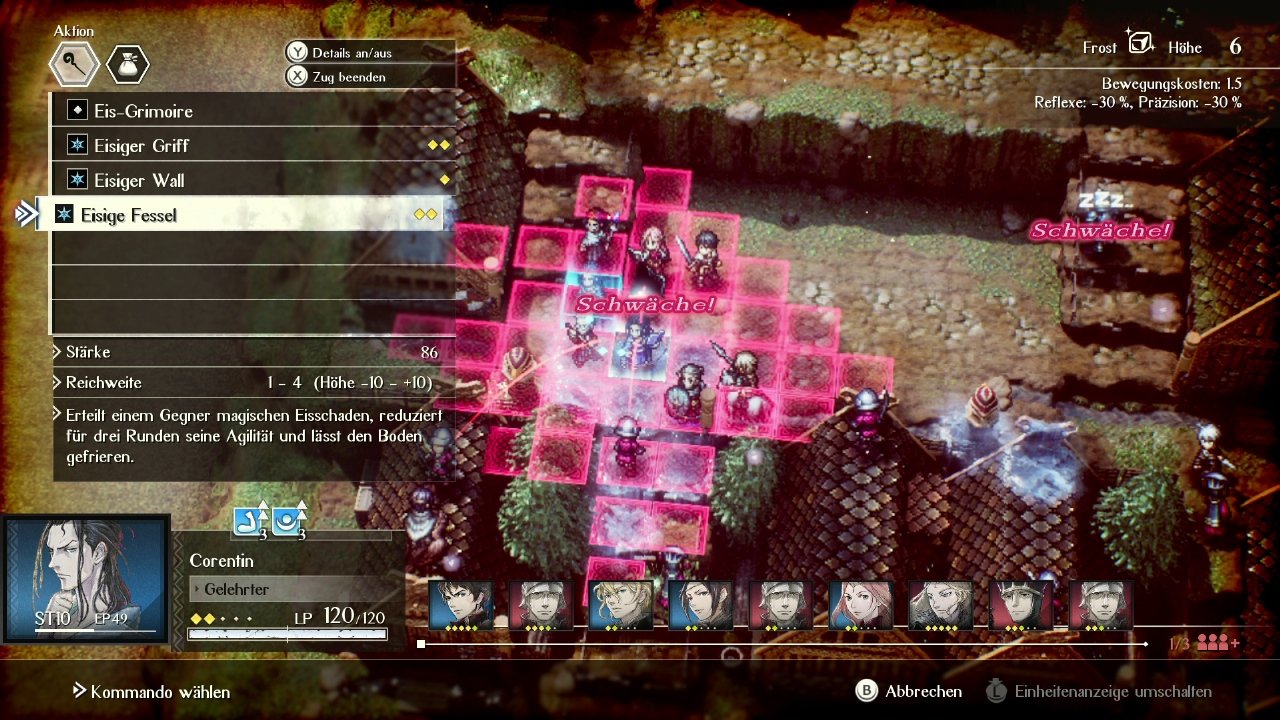Choose the Eisiger Griff spell
The height and width of the screenshot is (720, 1280).
click(x=141, y=146)
